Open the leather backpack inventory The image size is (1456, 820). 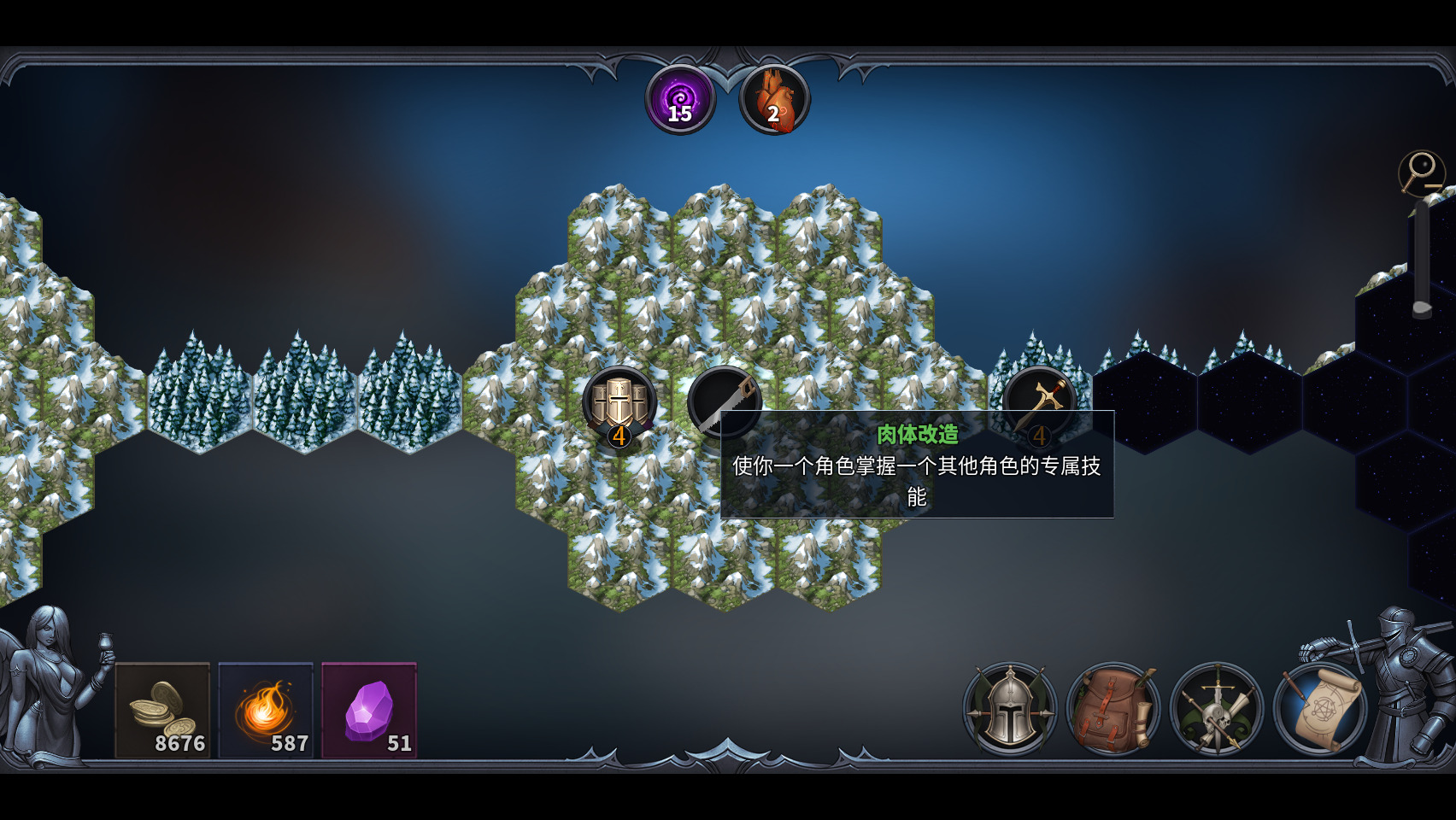[x=1113, y=709]
